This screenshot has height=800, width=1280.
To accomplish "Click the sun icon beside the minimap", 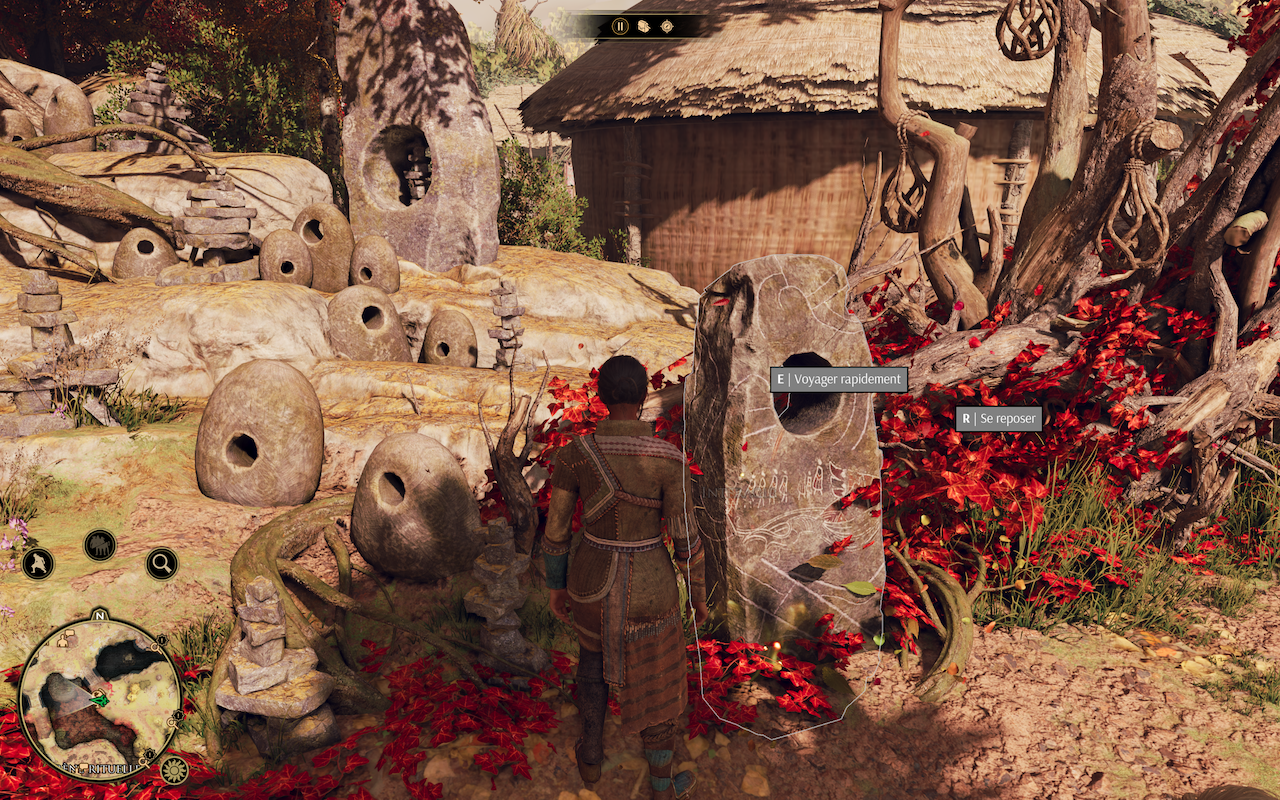I will coord(174,770).
